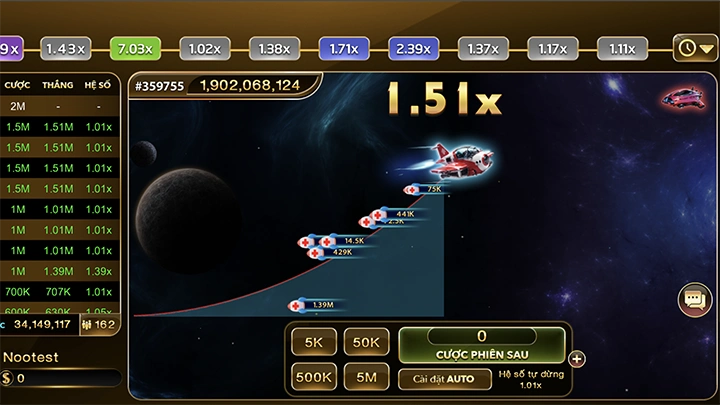Click the Hệ số tự dừng 1.01x setting
The image size is (720, 405).
coord(532,379)
